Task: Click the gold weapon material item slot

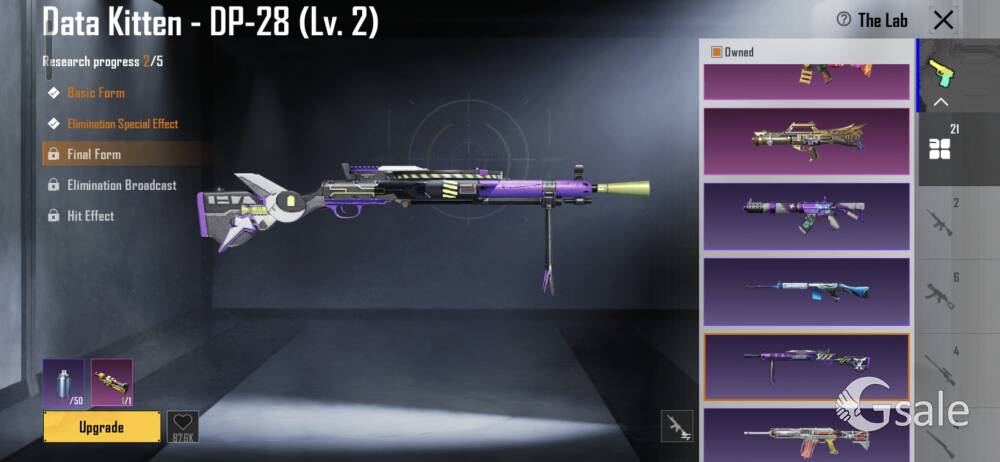Action: [x=111, y=383]
